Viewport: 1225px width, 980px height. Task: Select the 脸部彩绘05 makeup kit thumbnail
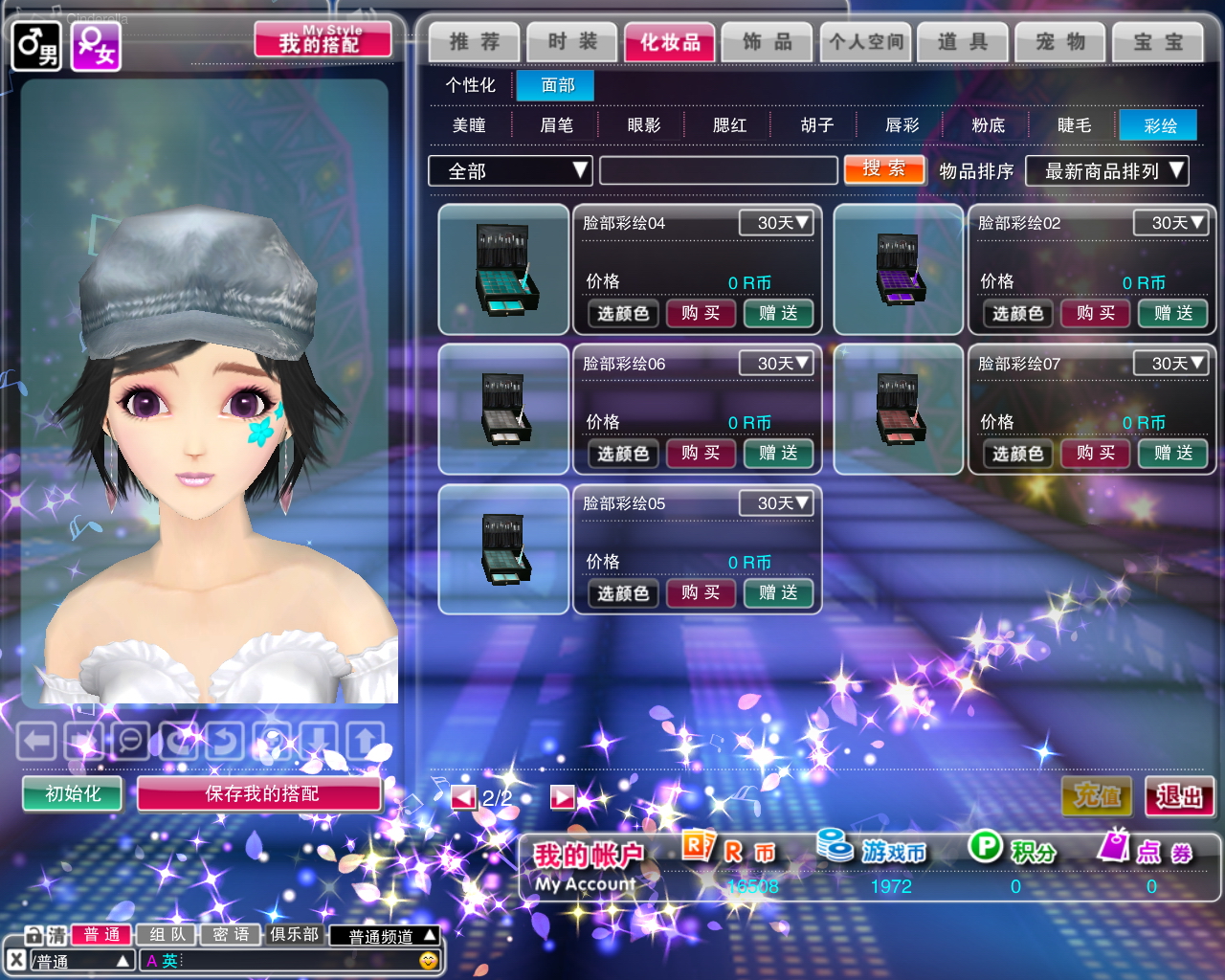(x=503, y=549)
